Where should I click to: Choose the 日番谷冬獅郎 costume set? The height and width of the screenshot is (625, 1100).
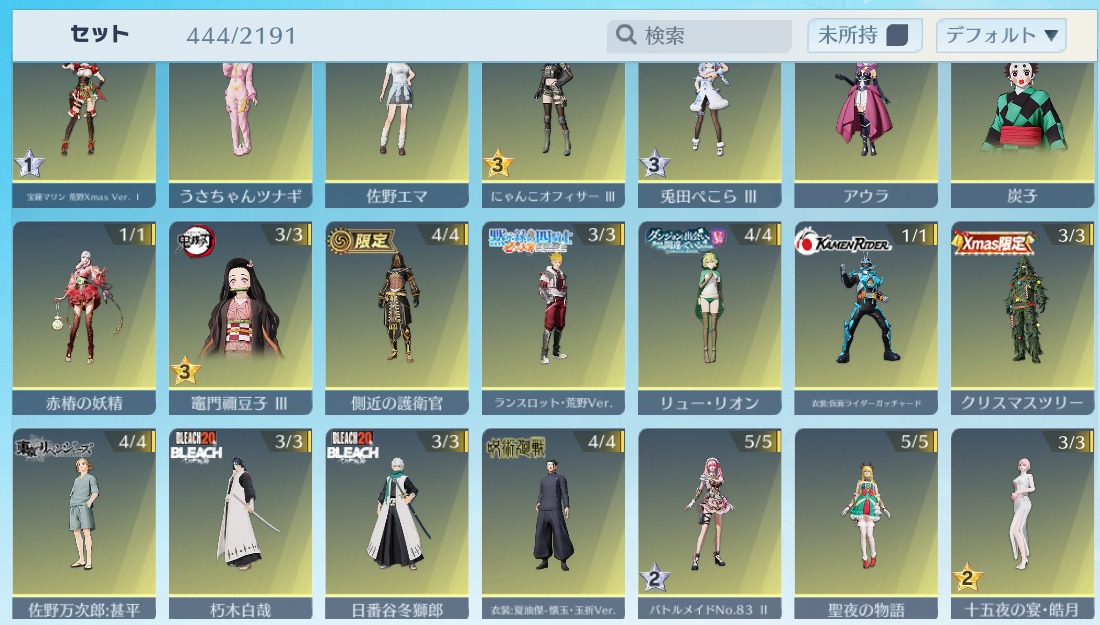(397, 522)
